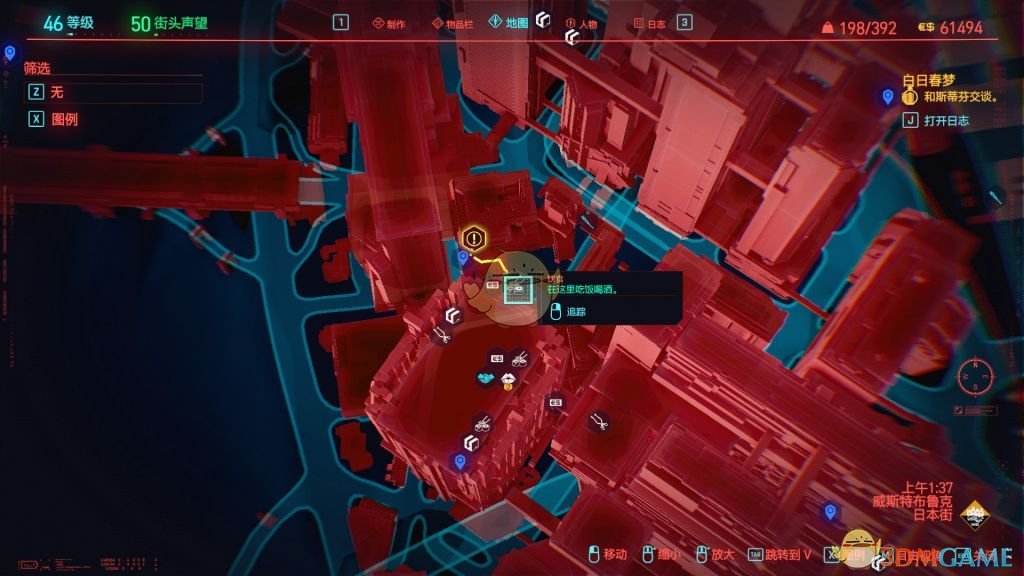Switch to the 制作 crafting tab
The image size is (1024, 576).
coord(388,23)
